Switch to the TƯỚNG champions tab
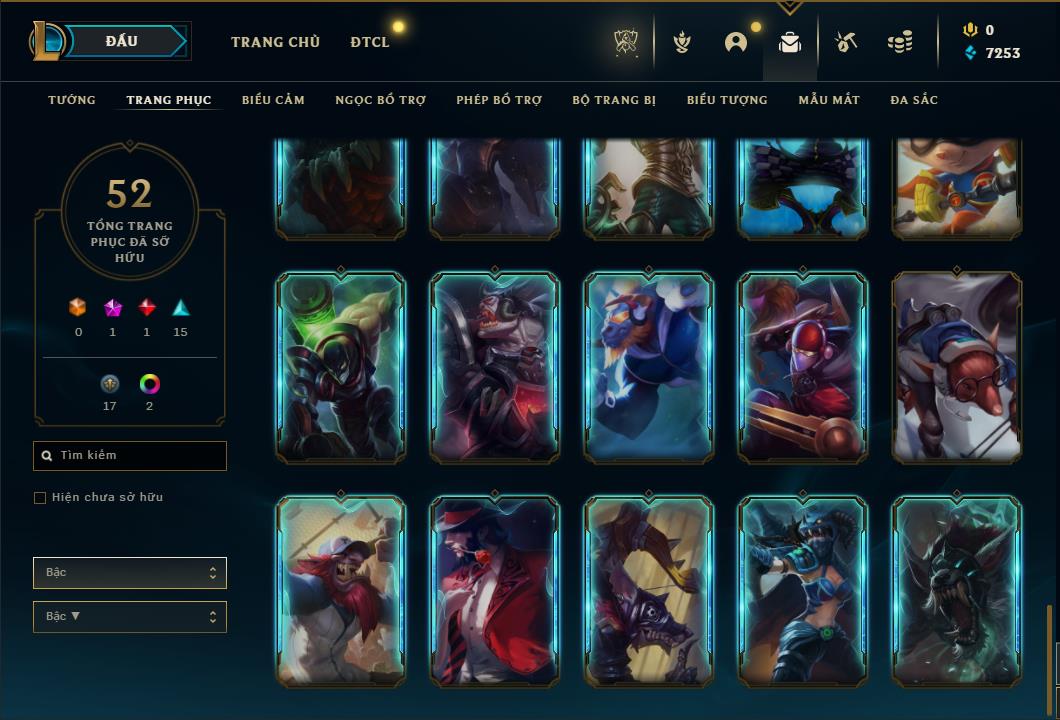The height and width of the screenshot is (720, 1060). coord(72,100)
